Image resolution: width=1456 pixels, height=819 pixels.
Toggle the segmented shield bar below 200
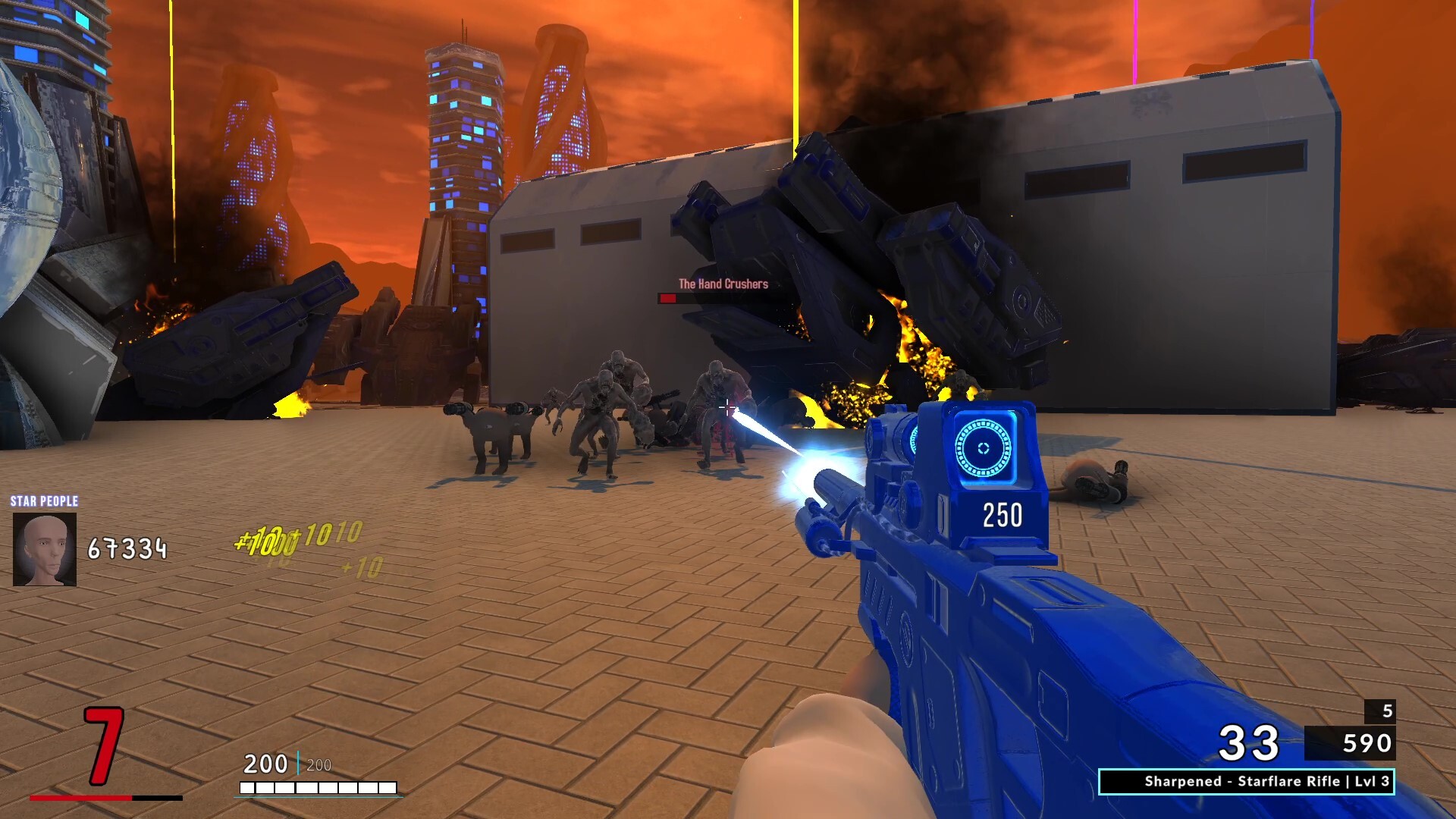[318, 786]
